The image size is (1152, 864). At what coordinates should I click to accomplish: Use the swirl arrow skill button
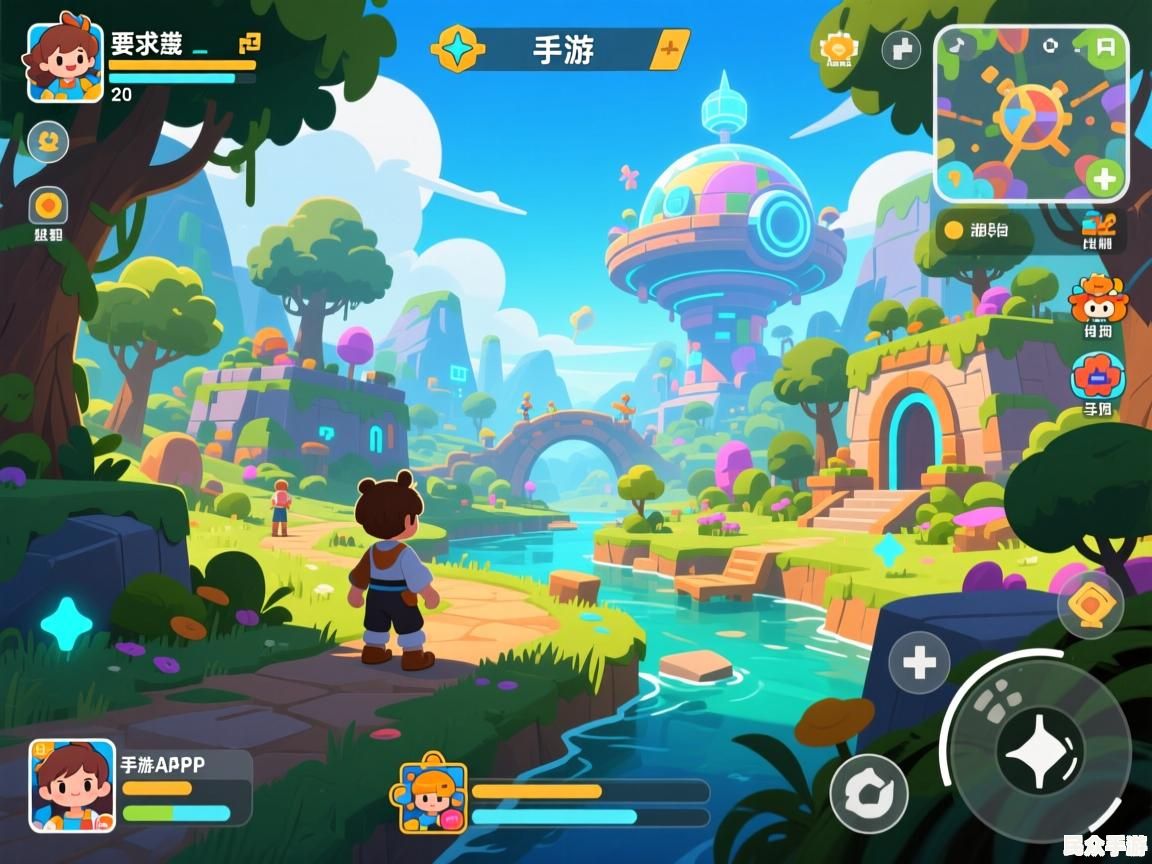869,793
